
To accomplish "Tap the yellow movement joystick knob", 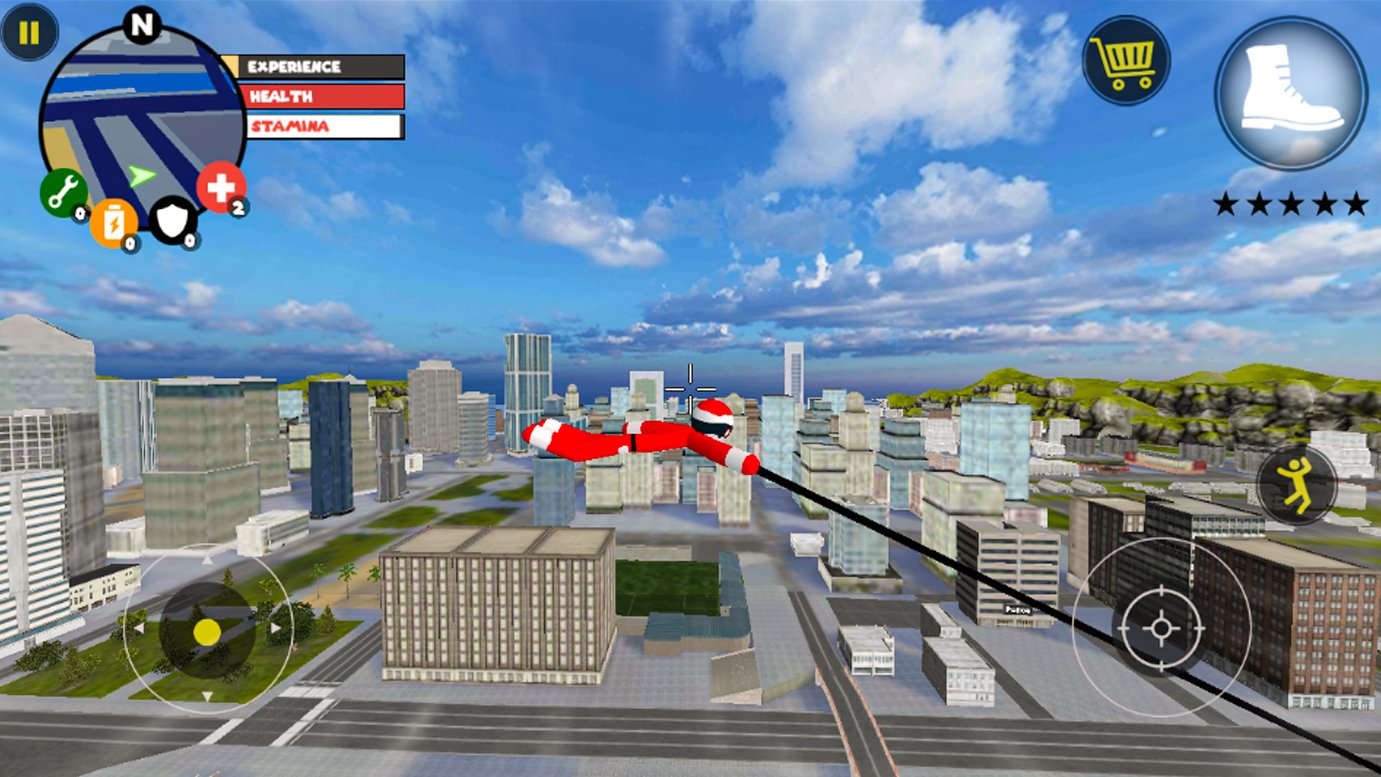I will tap(207, 631).
